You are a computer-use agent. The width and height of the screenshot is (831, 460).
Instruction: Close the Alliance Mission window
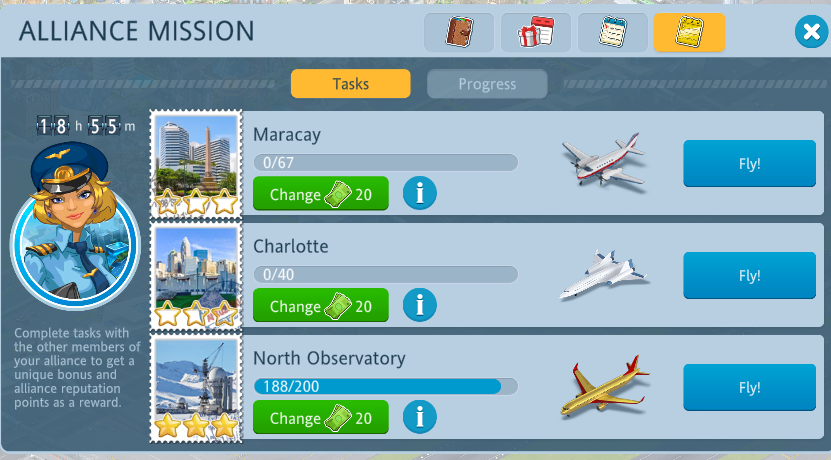click(x=809, y=33)
